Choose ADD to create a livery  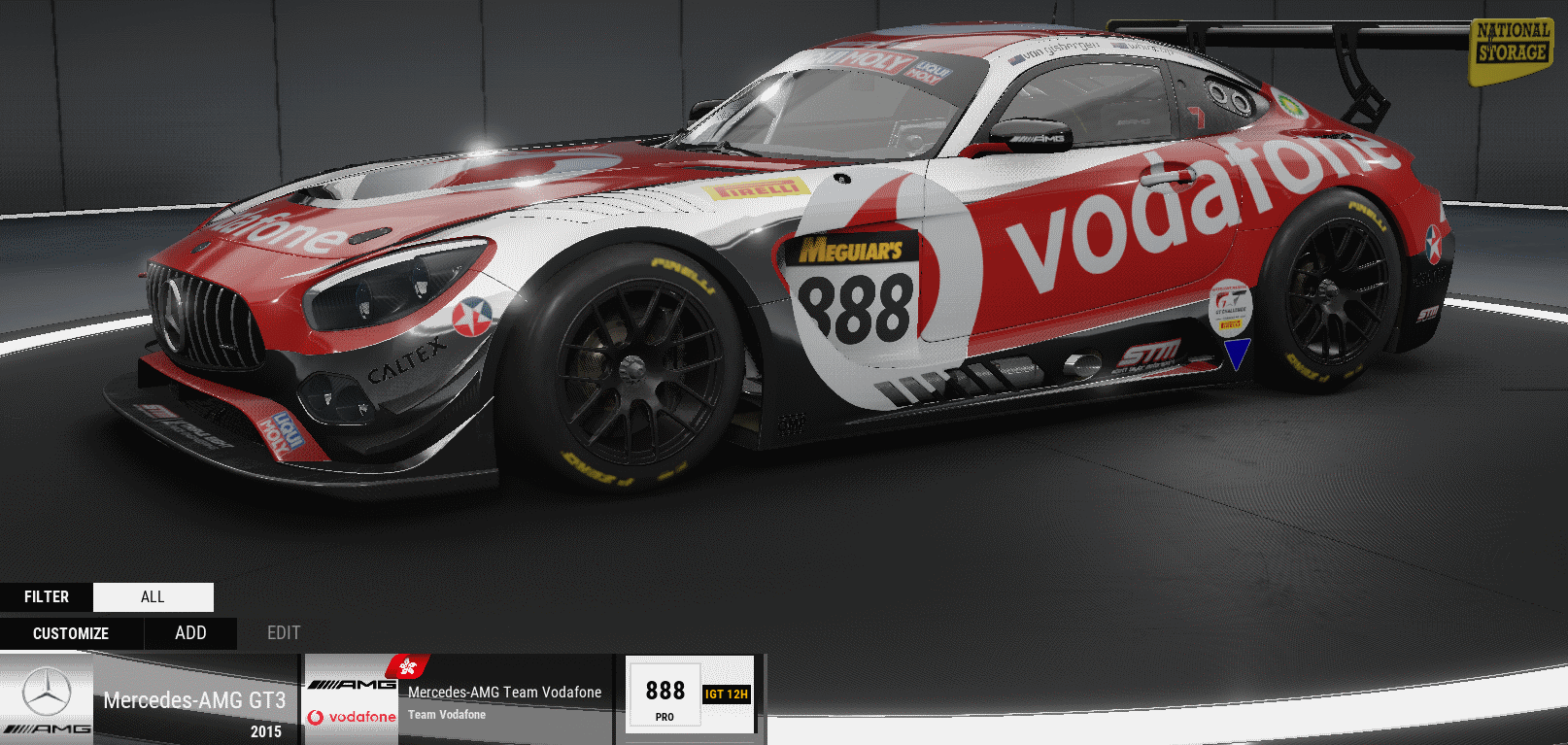190,633
